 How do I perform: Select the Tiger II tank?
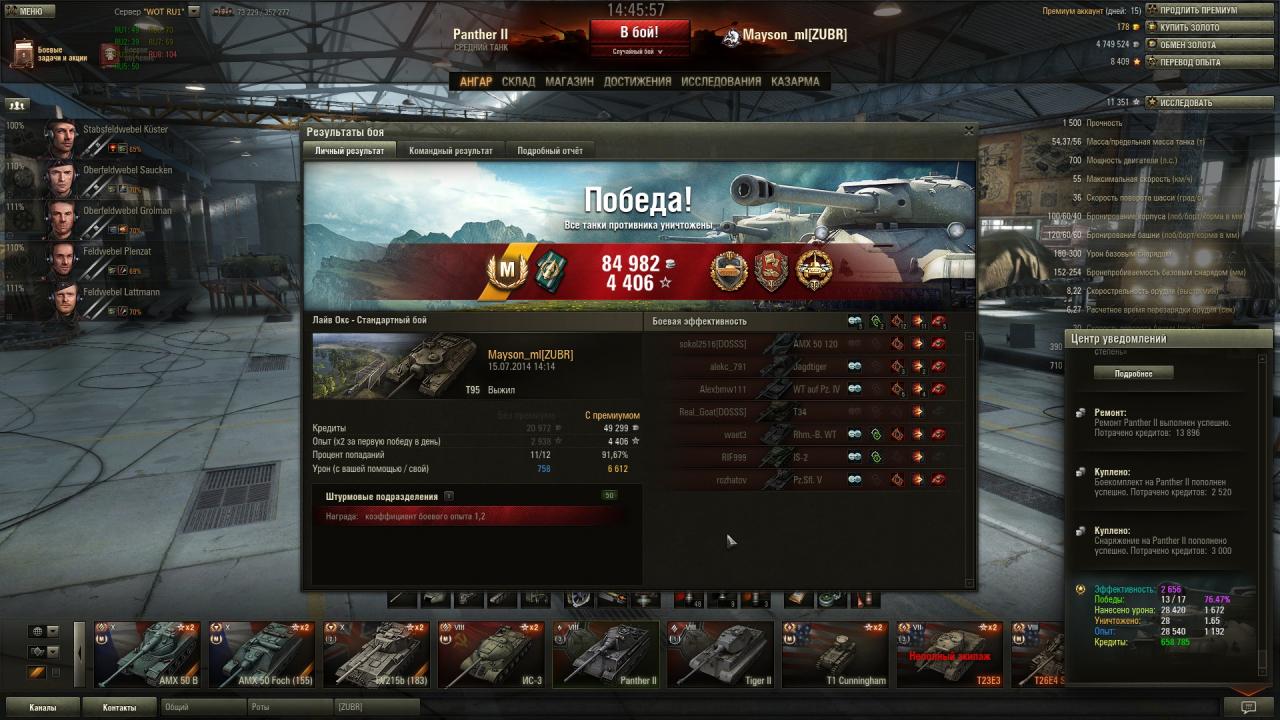(720, 656)
